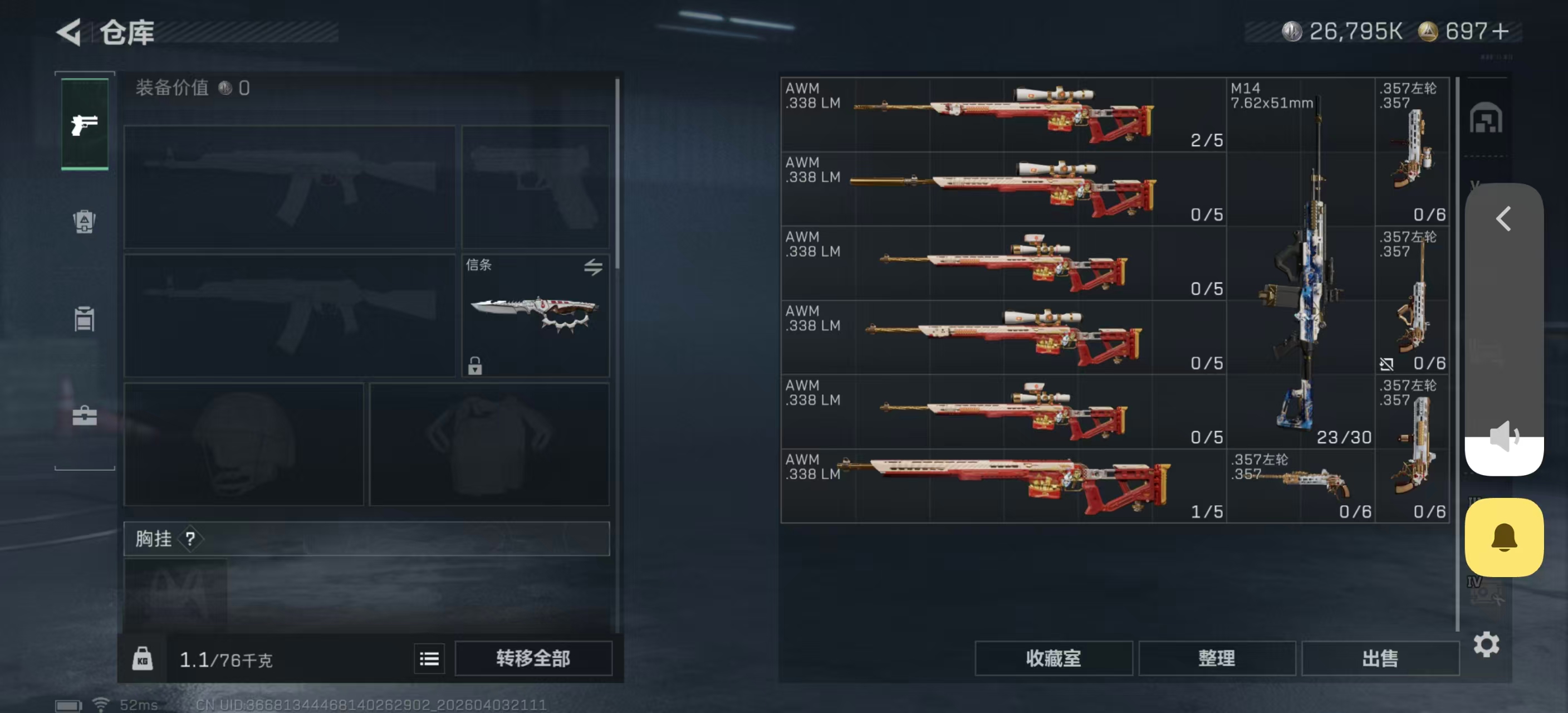Screen dimensions: 1568x713
Task: Select the weapons category tab
Action: (85, 125)
